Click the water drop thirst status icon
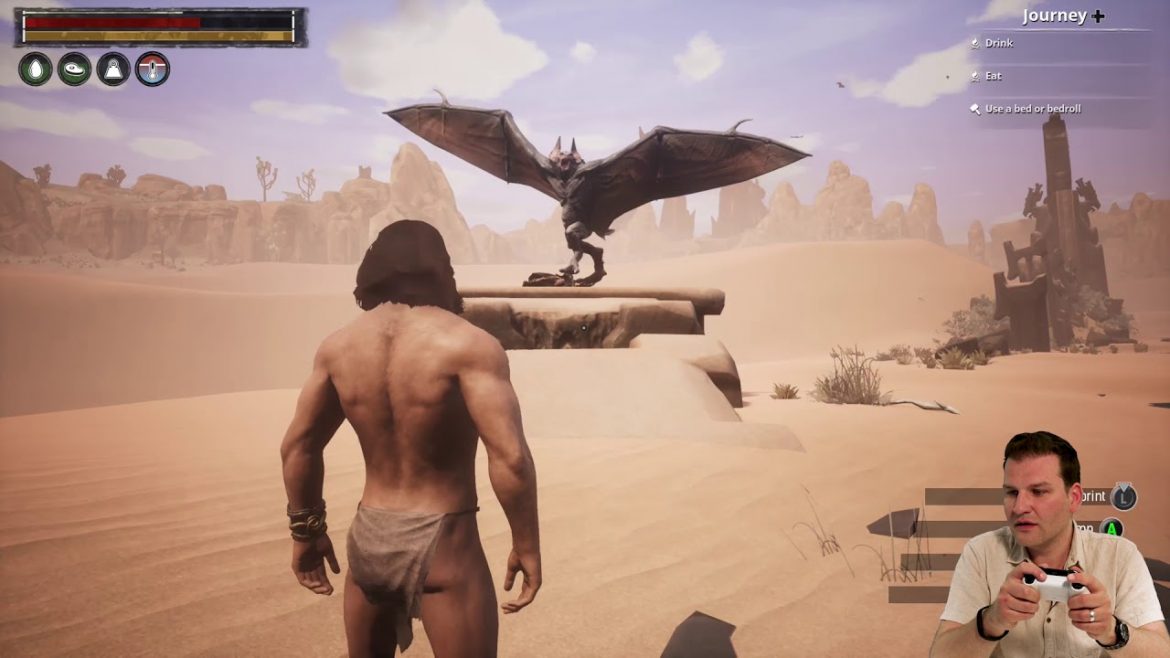Viewport: 1170px width, 658px height. click(35, 69)
